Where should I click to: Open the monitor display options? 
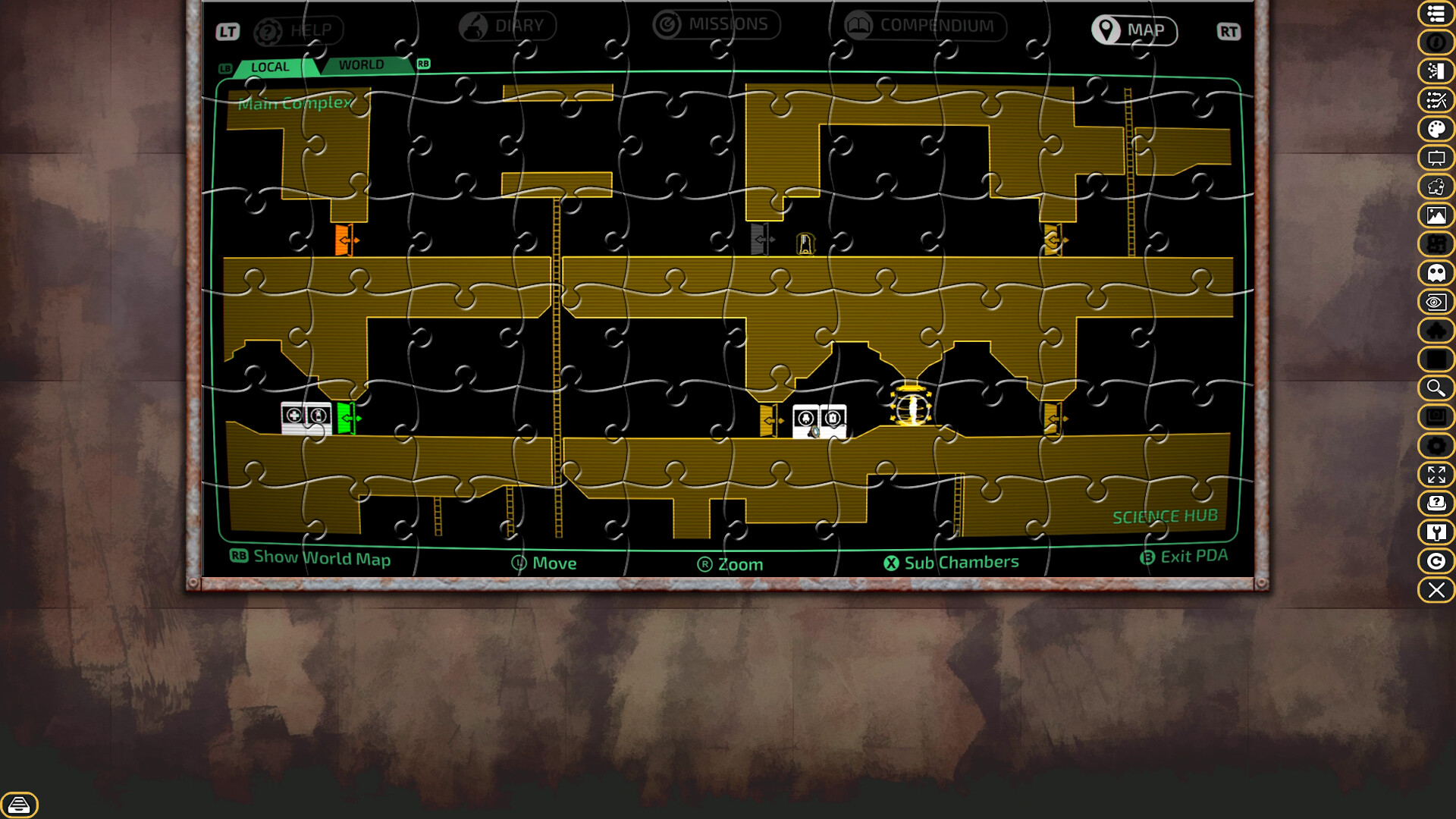tap(1436, 416)
